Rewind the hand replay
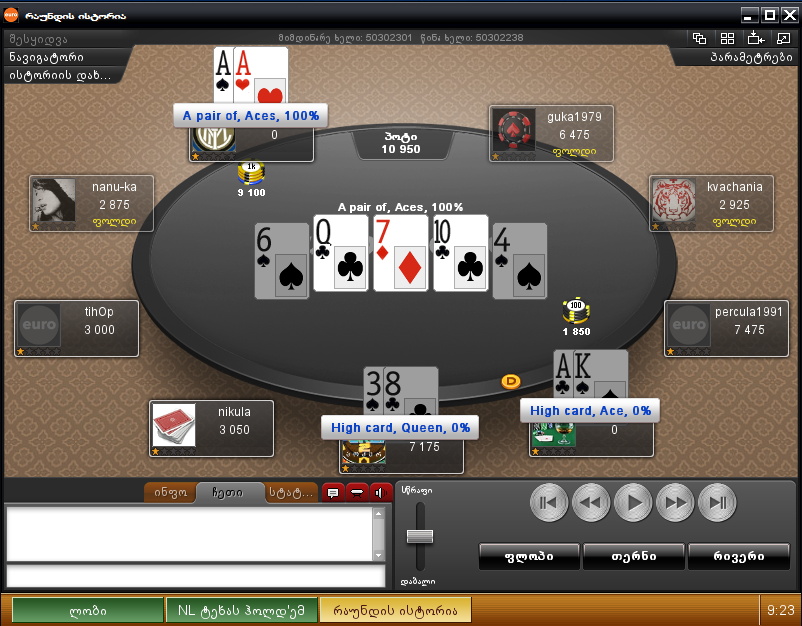This screenshot has width=802, height=626. coord(590,501)
